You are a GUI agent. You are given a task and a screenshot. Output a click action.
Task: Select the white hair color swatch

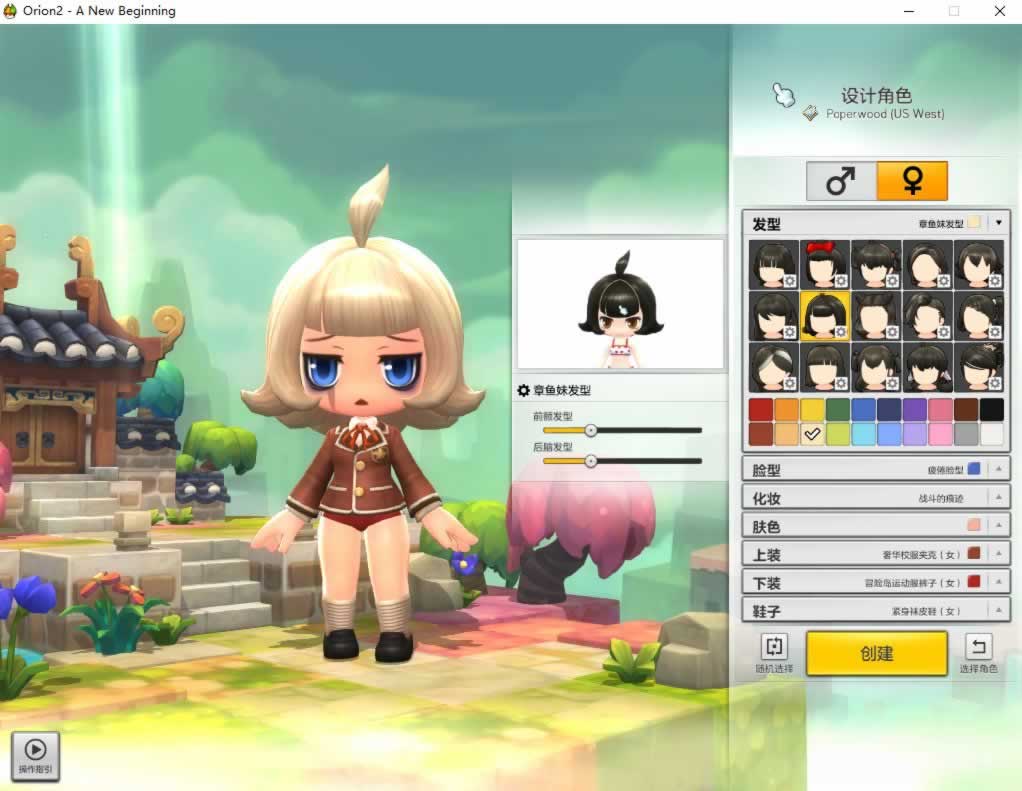[x=991, y=434]
